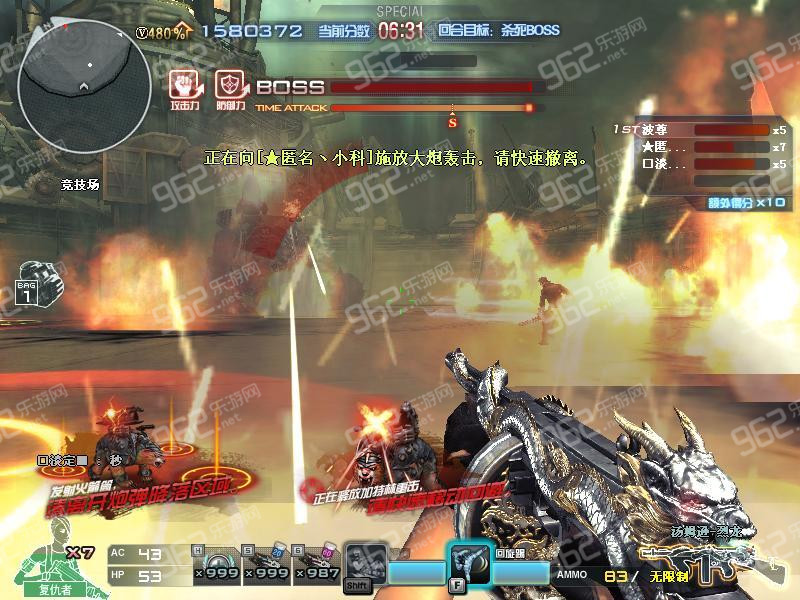Activate the boomerang skill icon
Image resolution: width=800 pixels, height=600 pixels.
tap(467, 562)
